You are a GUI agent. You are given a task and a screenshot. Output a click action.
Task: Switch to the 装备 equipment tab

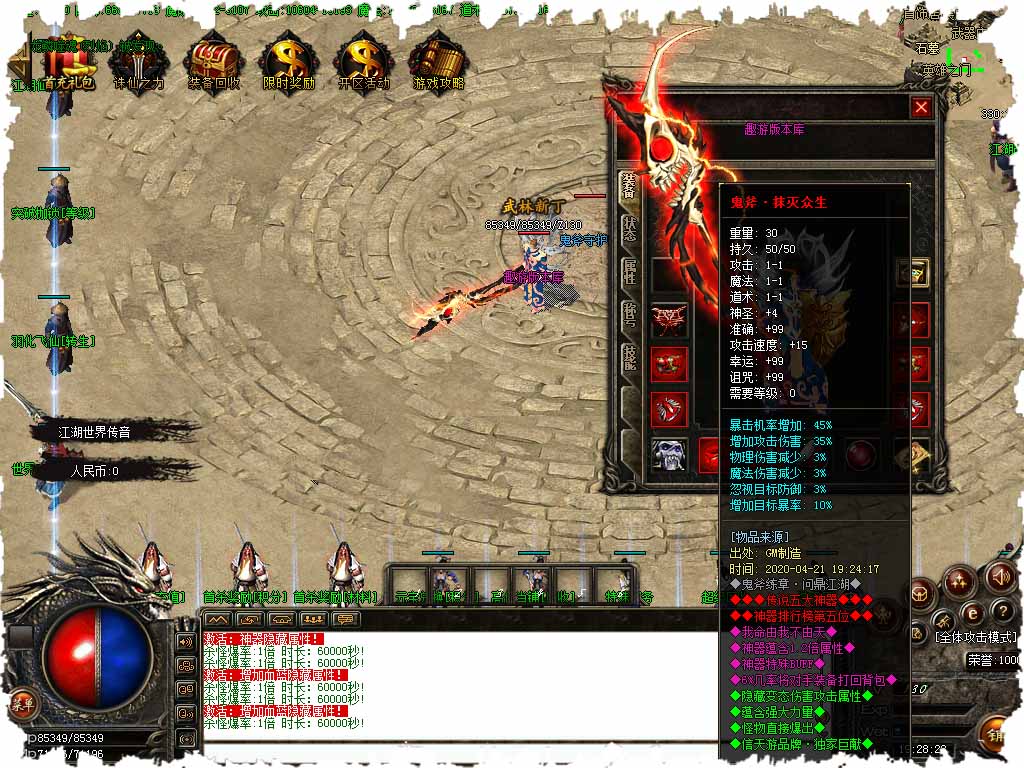pyautogui.click(x=629, y=186)
